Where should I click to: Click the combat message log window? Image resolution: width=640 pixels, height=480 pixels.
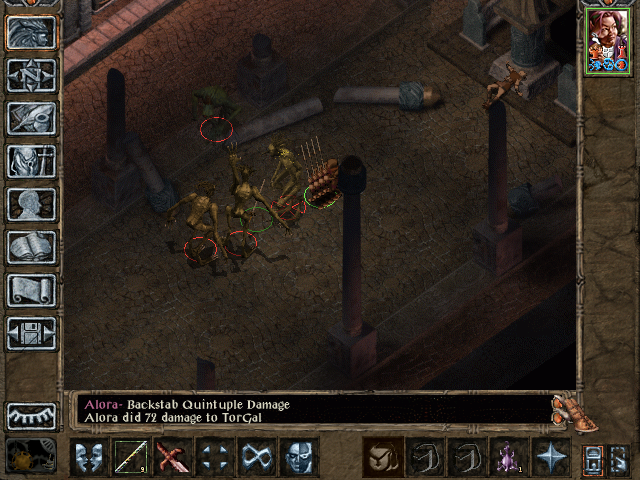(312, 411)
